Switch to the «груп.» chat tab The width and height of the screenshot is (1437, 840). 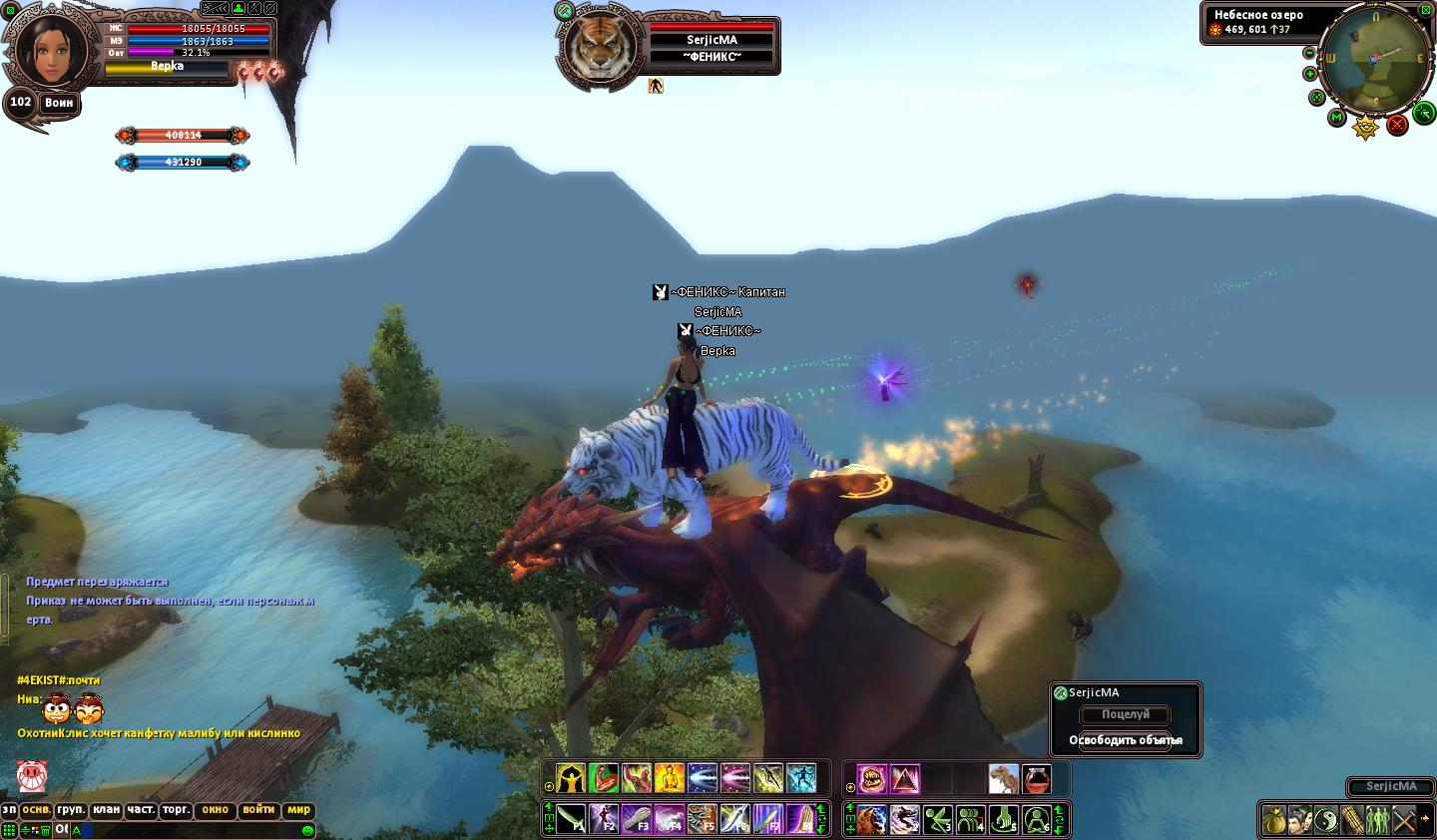coord(71,810)
